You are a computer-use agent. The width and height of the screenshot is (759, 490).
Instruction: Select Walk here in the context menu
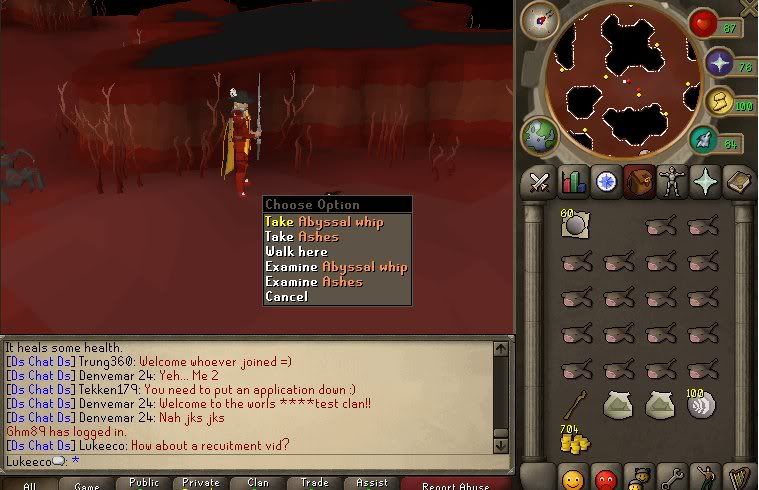(296, 252)
